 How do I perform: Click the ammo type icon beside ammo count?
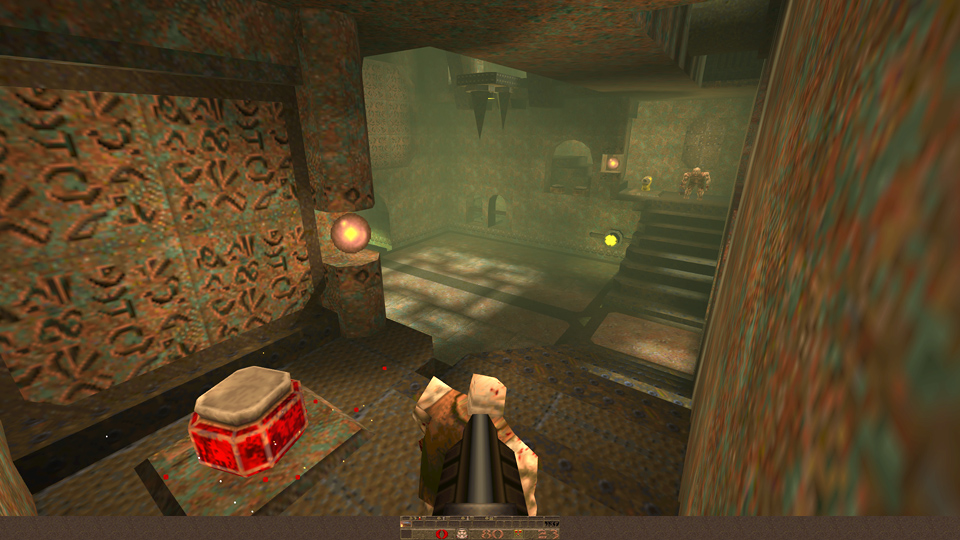tap(518, 533)
